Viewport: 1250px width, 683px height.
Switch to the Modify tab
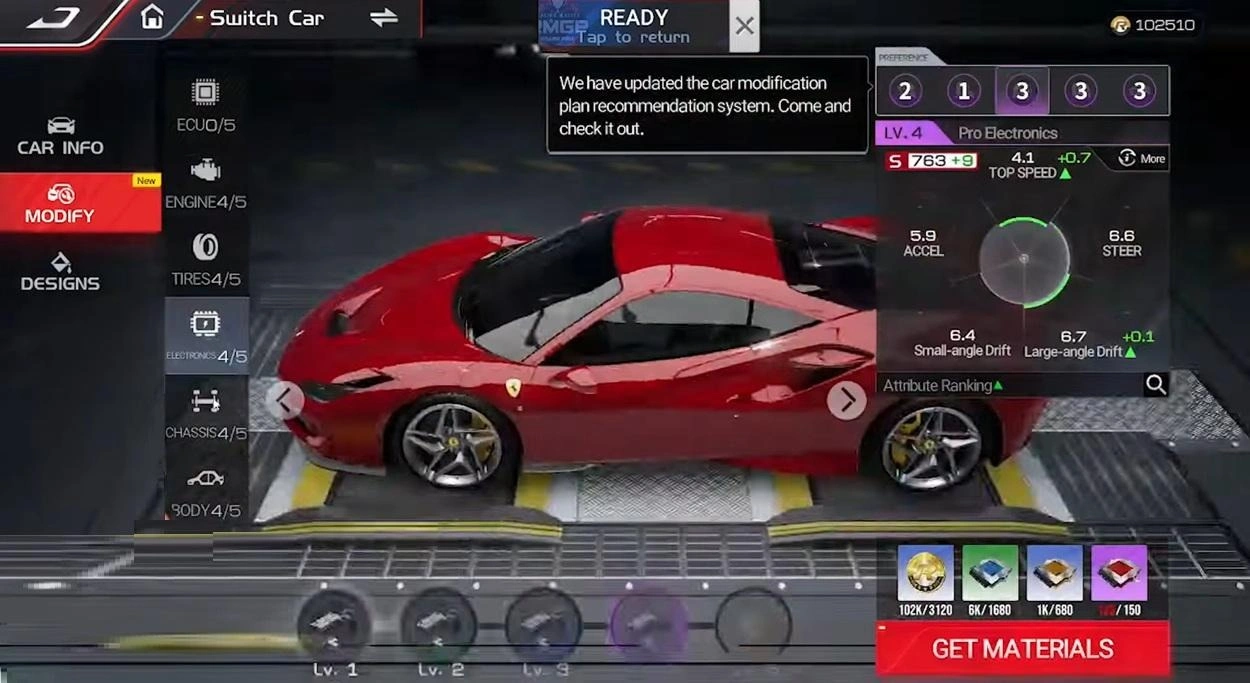(x=61, y=203)
